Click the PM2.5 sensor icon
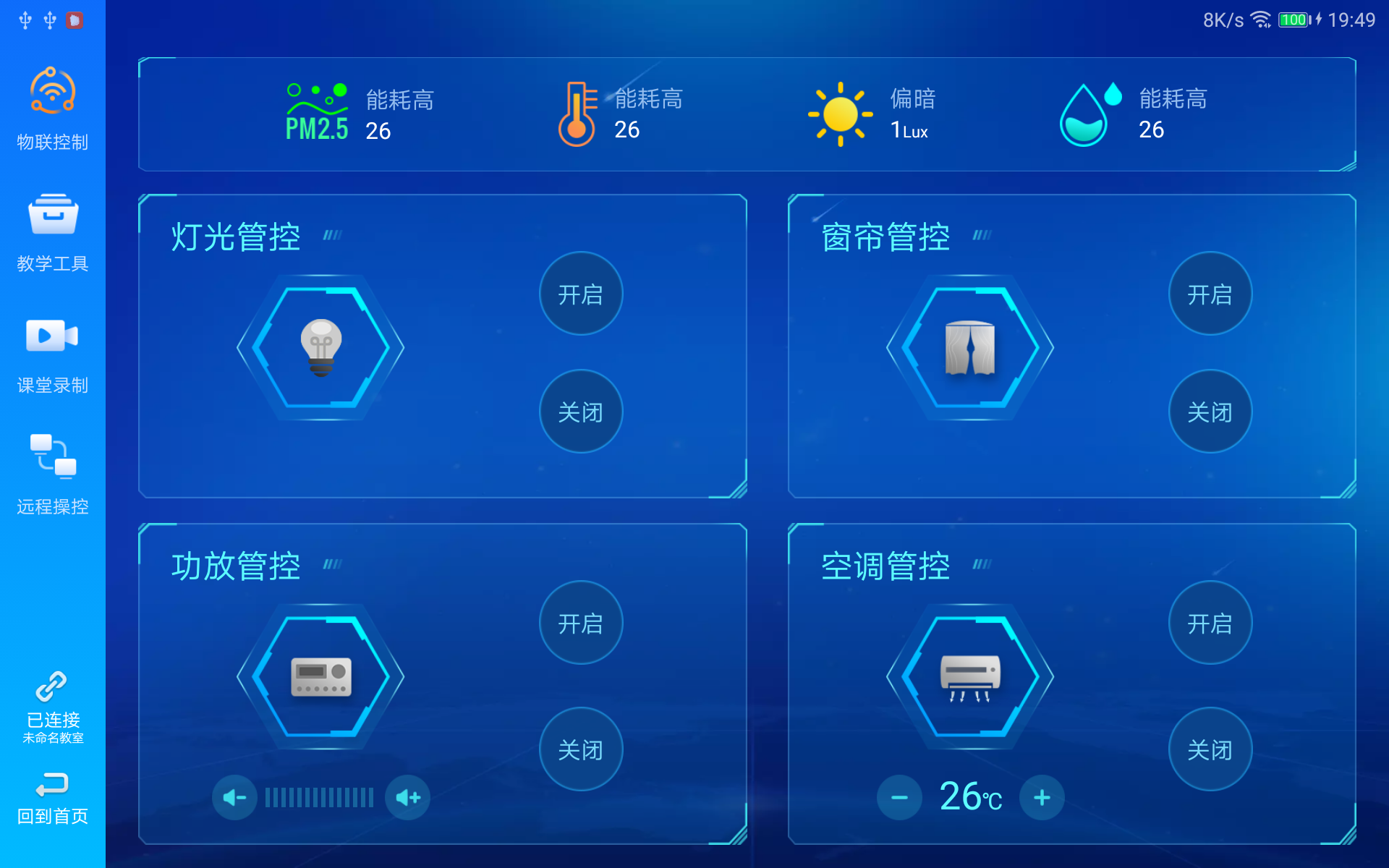 click(x=316, y=109)
